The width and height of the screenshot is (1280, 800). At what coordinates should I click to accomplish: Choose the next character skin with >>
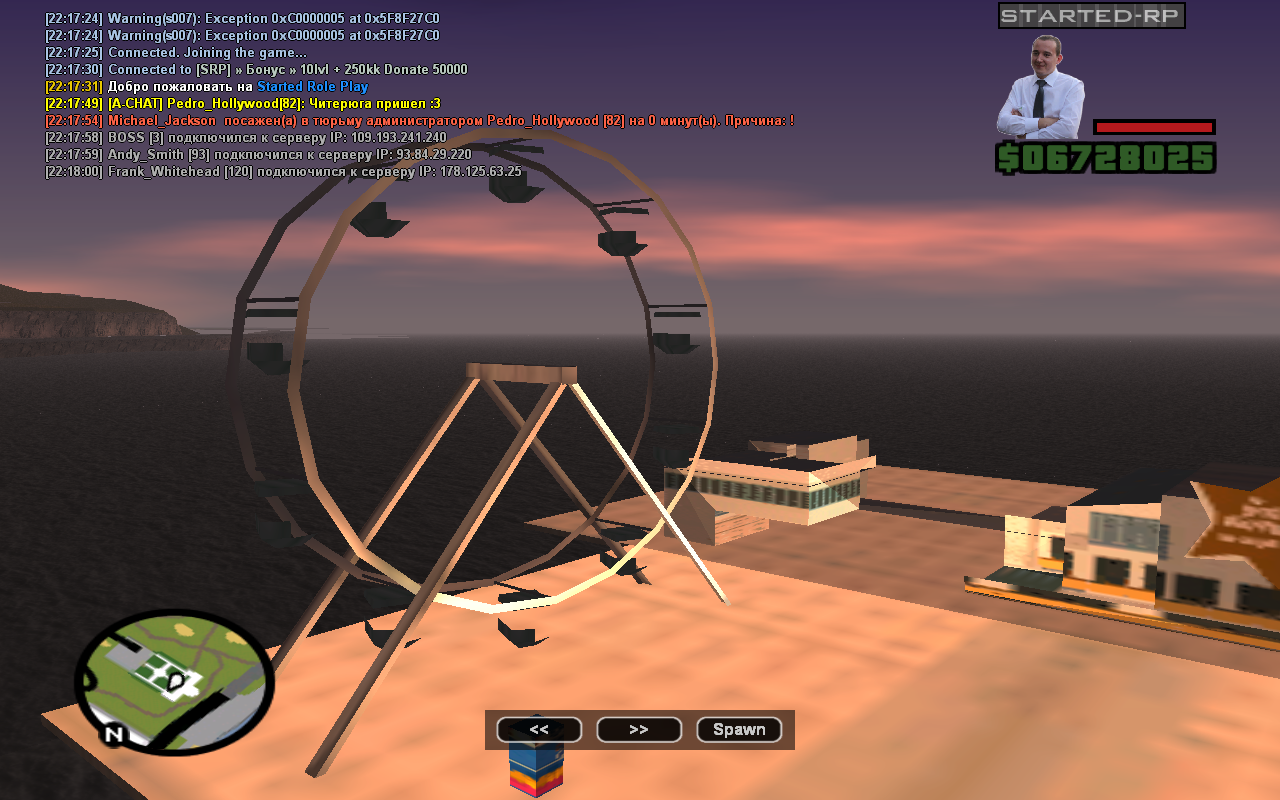coord(639,730)
